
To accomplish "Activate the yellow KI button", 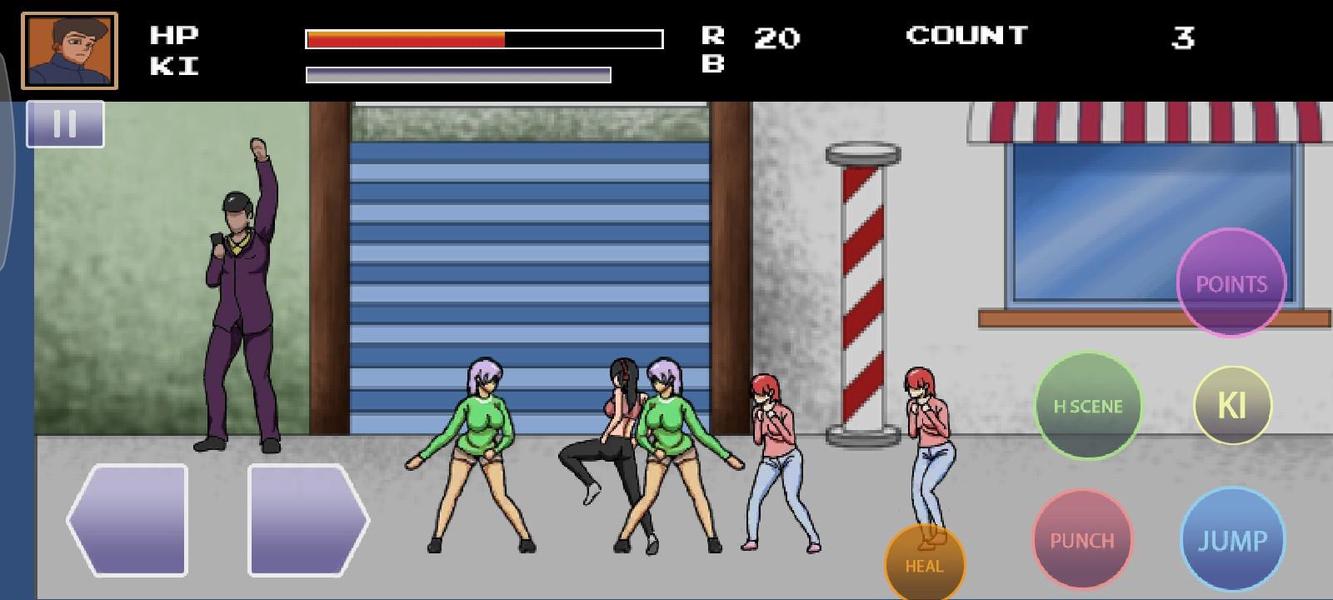I will pyautogui.click(x=1232, y=405).
